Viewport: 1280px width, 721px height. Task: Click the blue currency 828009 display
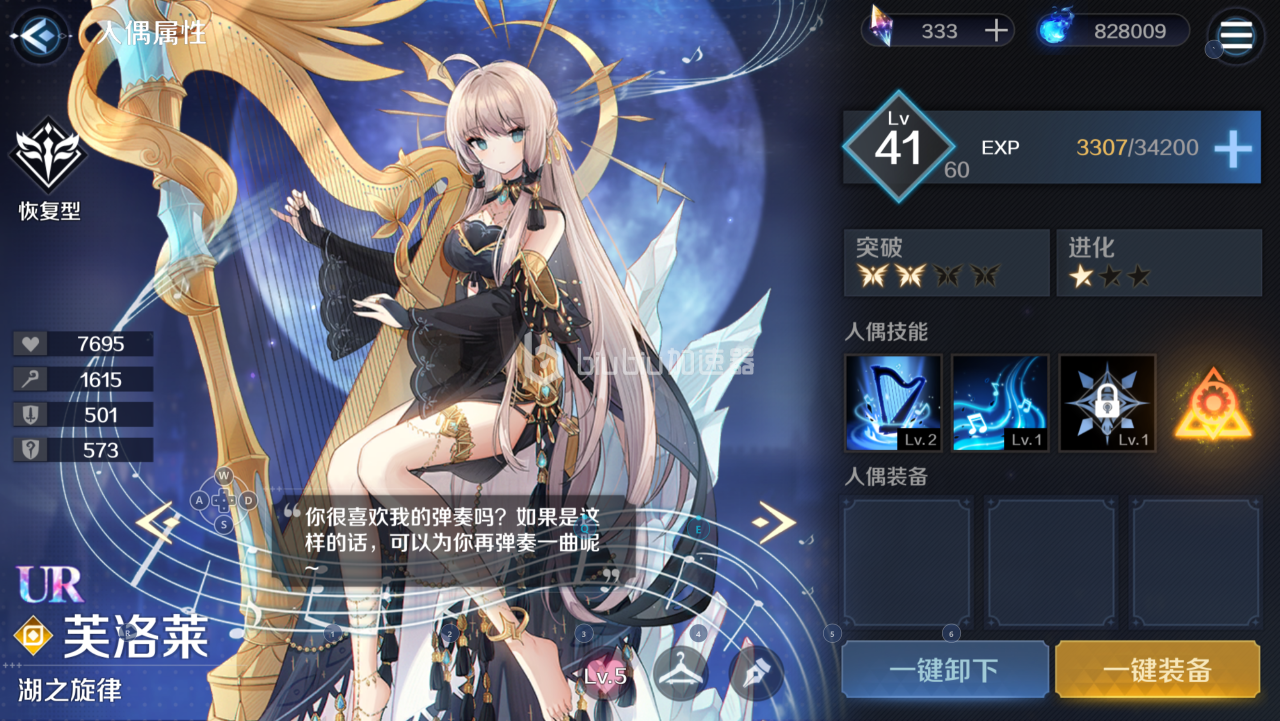tap(1110, 30)
